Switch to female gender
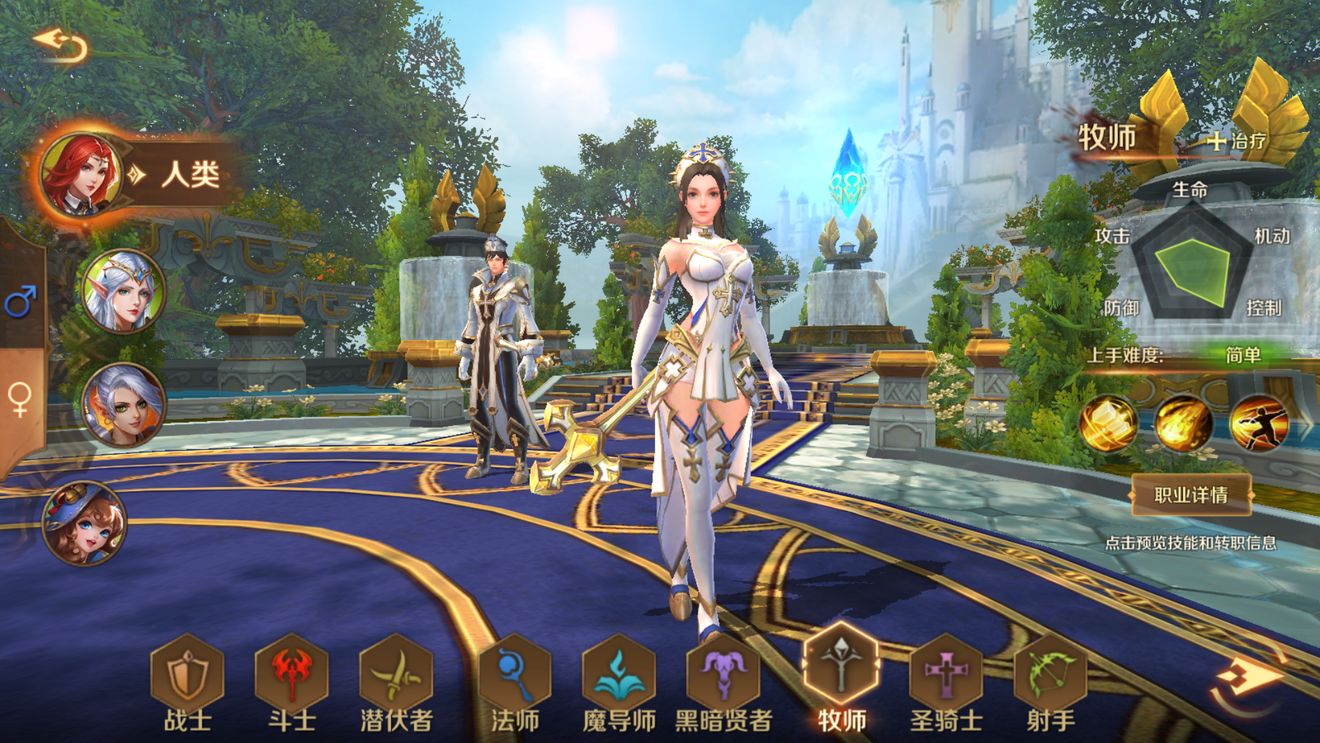 pos(20,399)
